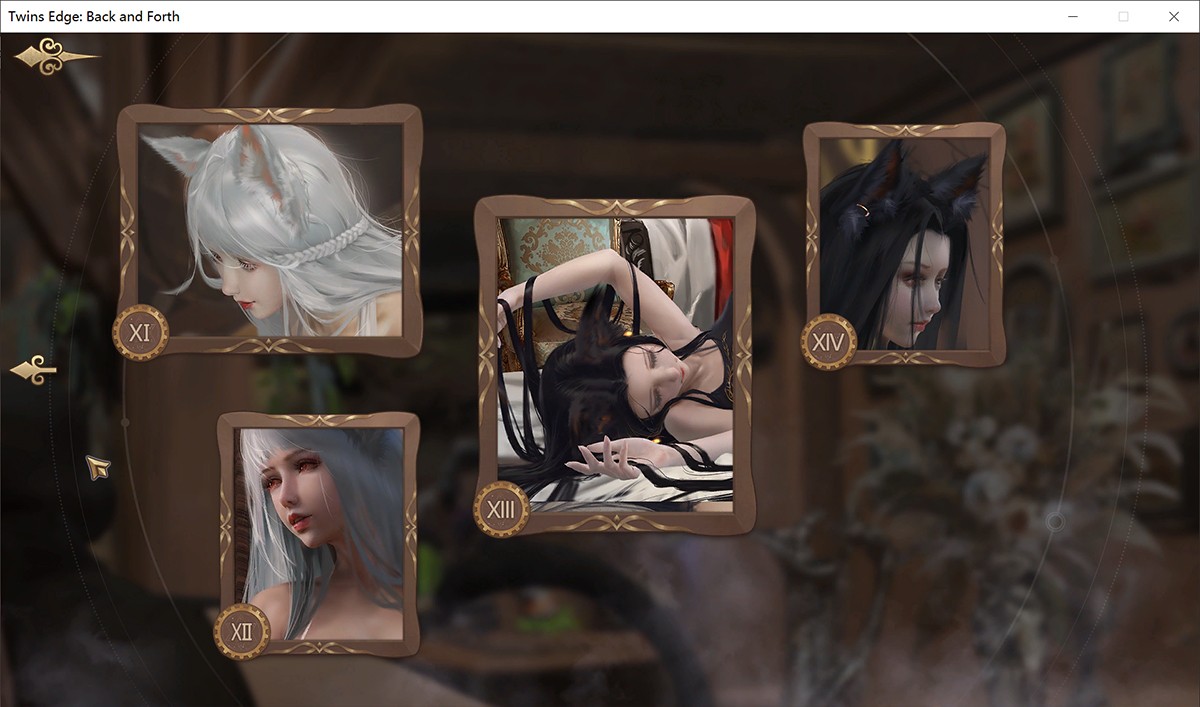Choose the reclining black-haired picture XIII
1200x707 pixels.
(x=614, y=364)
